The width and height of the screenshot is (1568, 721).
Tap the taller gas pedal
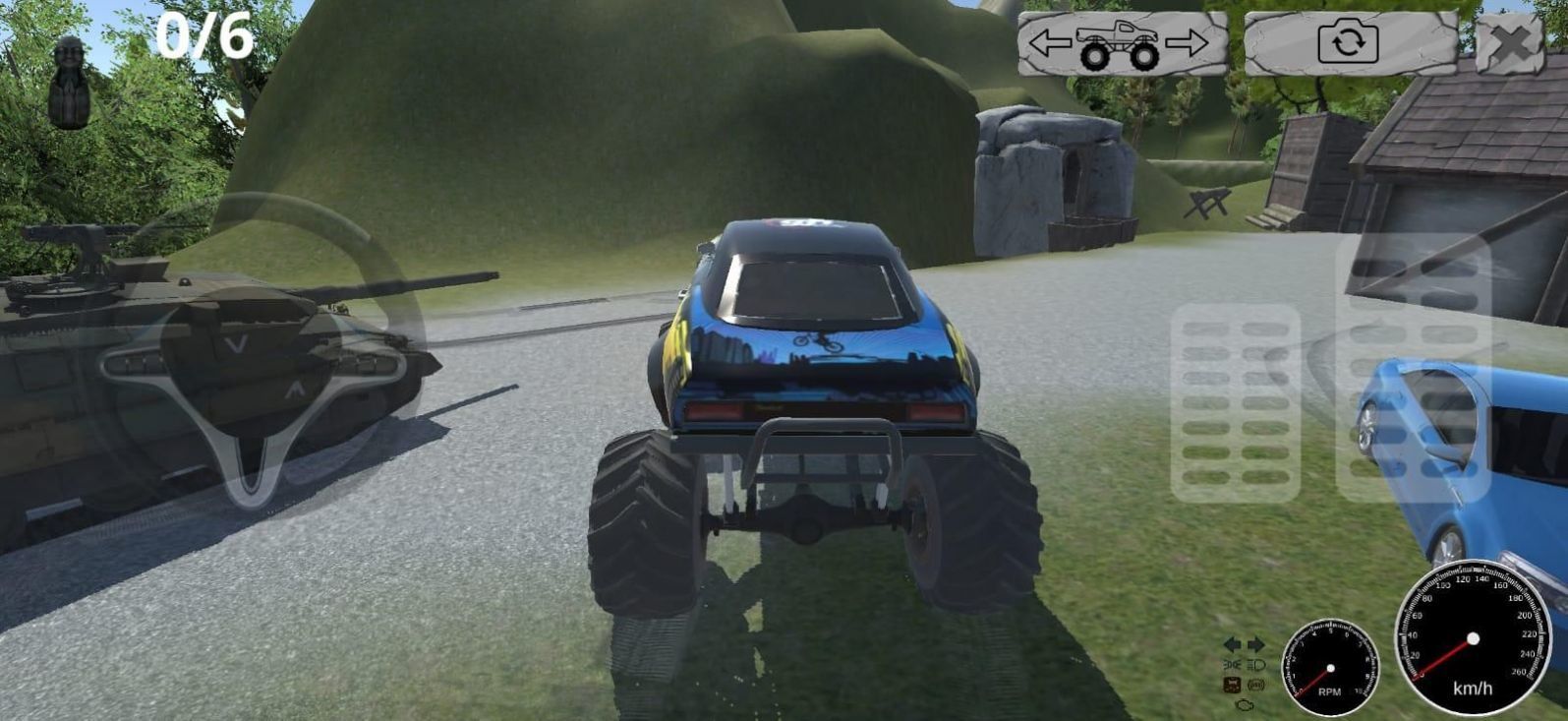click(x=1413, y=369)
